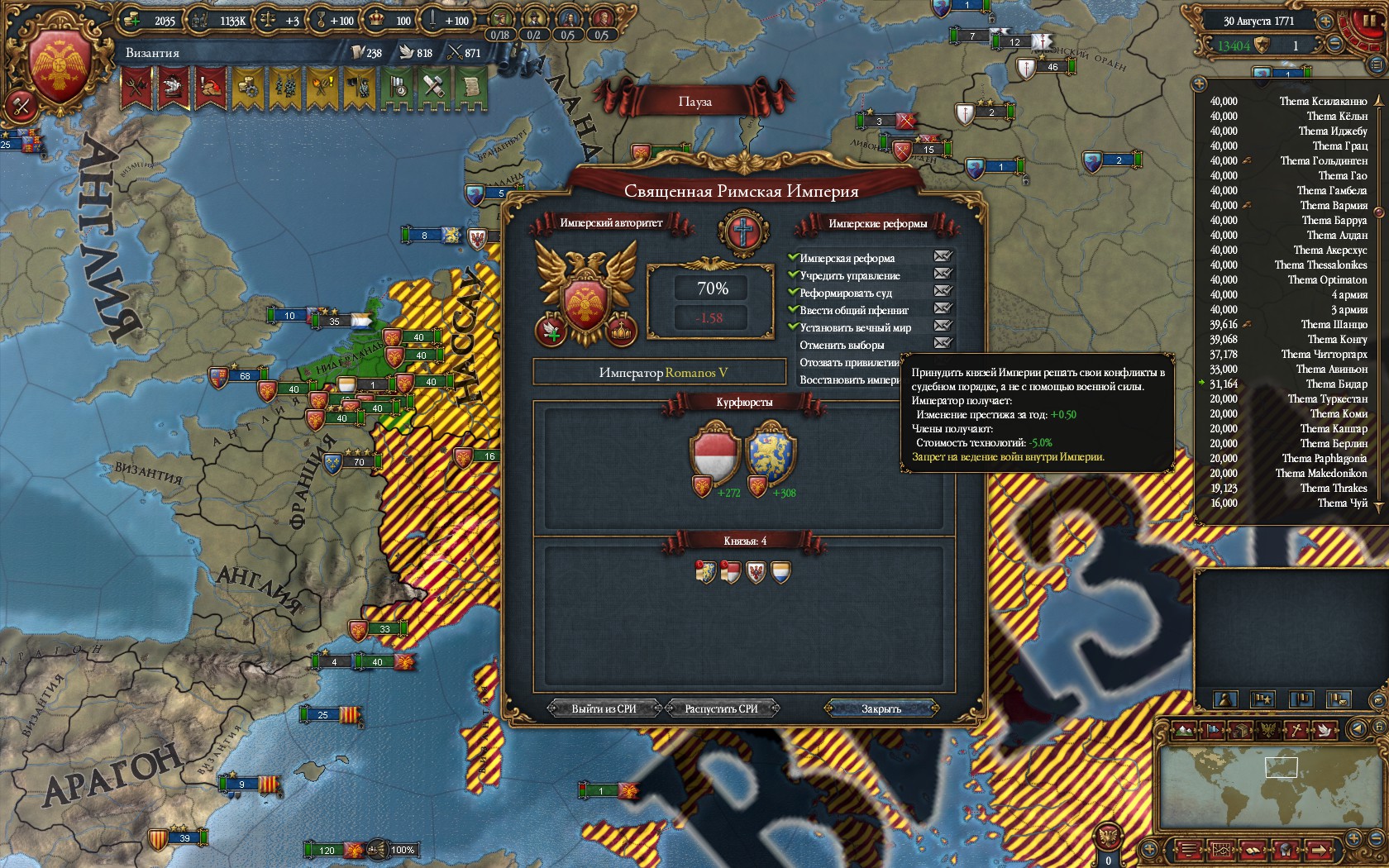
Task: Open the Император Romanos V field
Action: (660, 373)
